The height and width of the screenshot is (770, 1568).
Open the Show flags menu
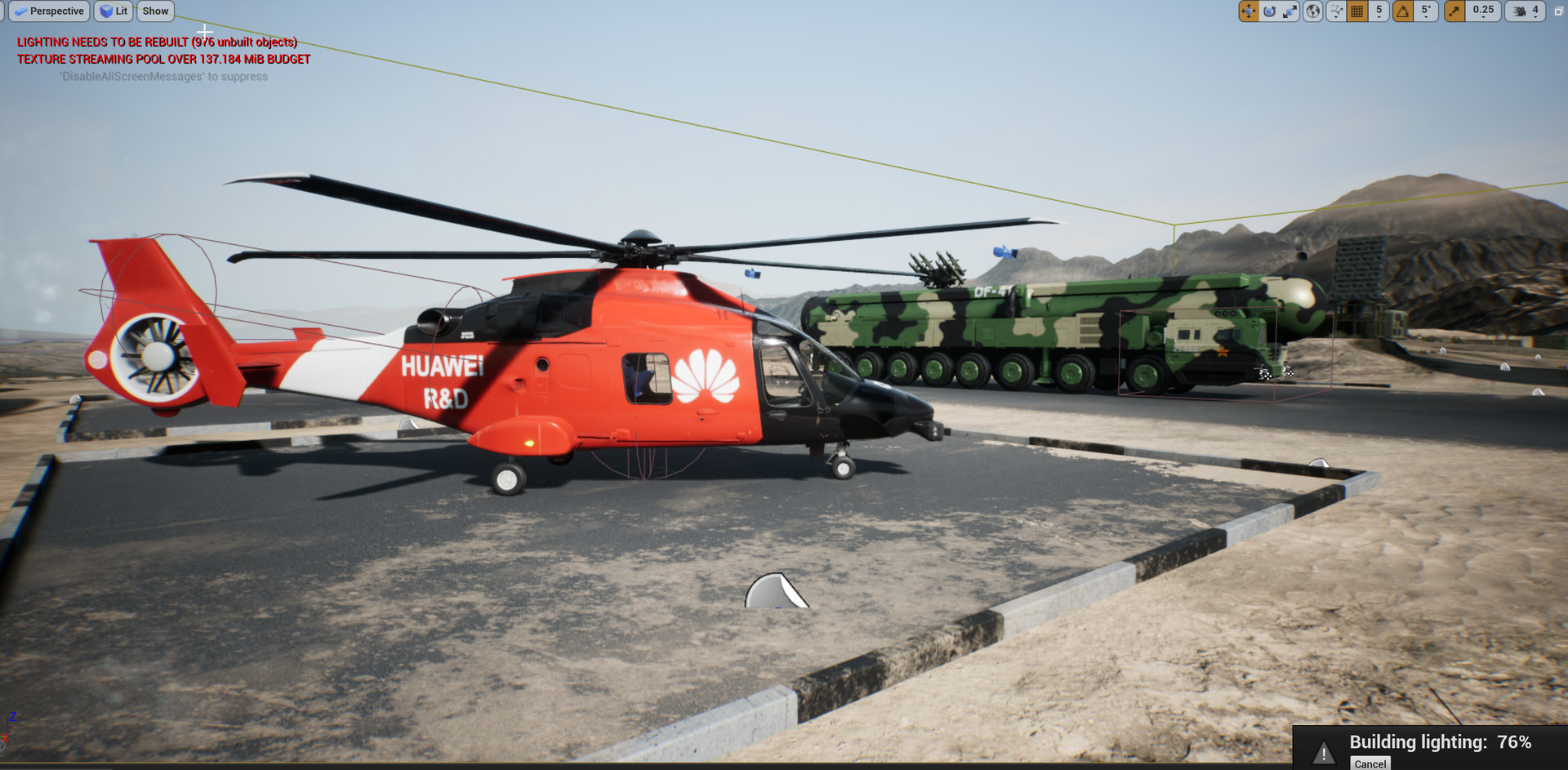pos(155,11)
